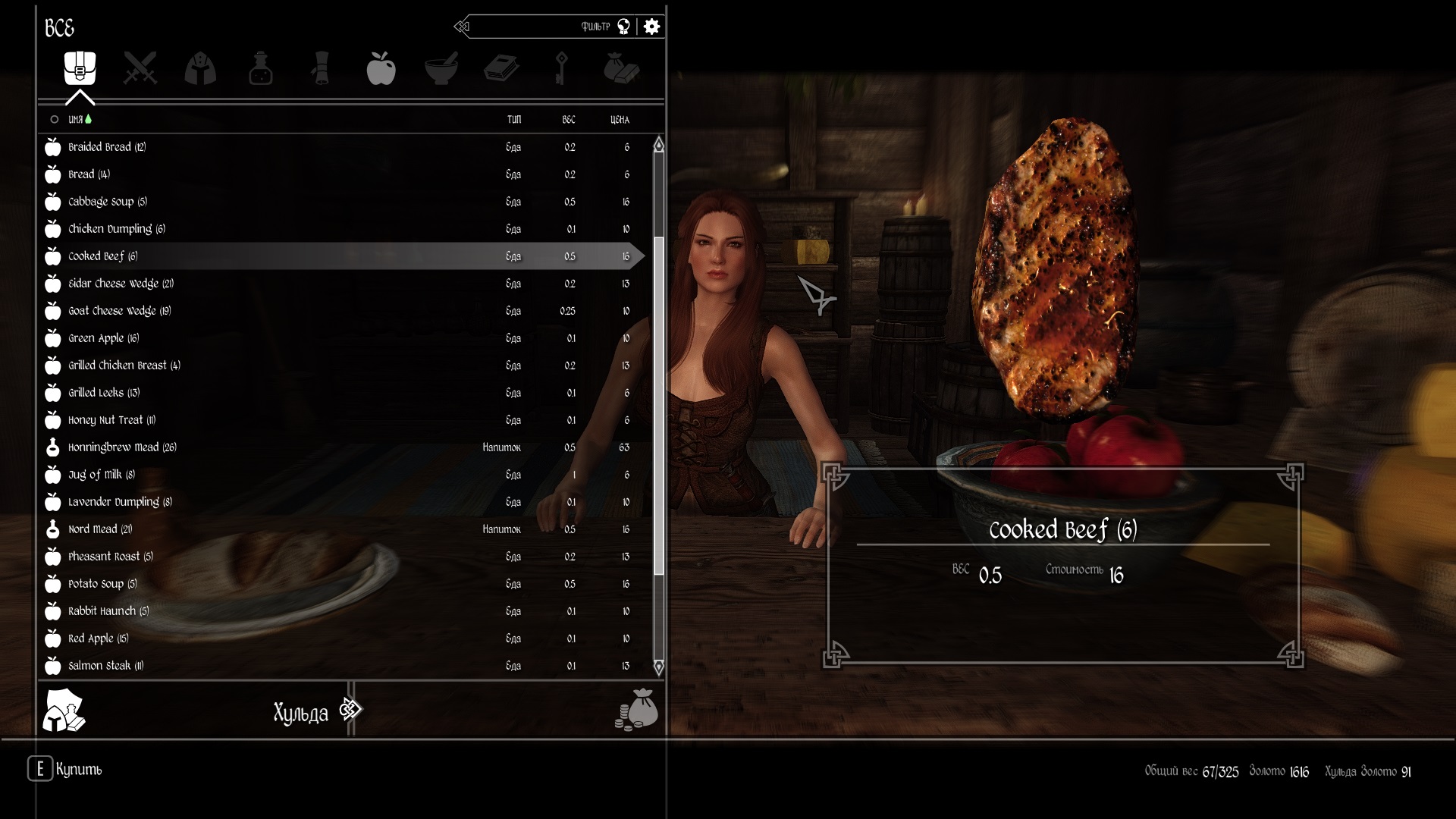This screenshot has width=1456, height=819.
Task: Switch to the food apple category tab
Action: click(x=381, y=68)
